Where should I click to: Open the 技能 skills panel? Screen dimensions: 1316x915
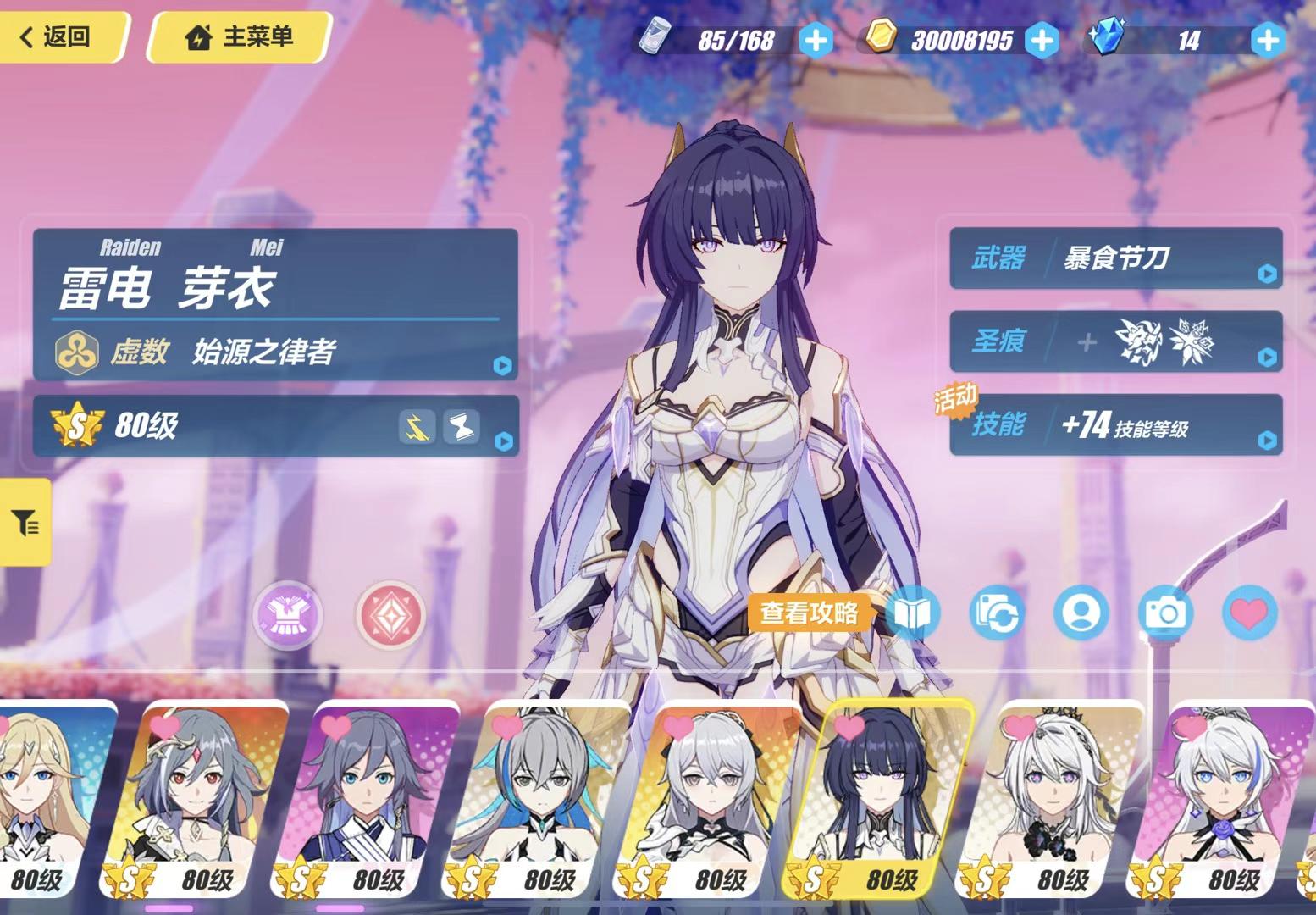point(1115,424)
